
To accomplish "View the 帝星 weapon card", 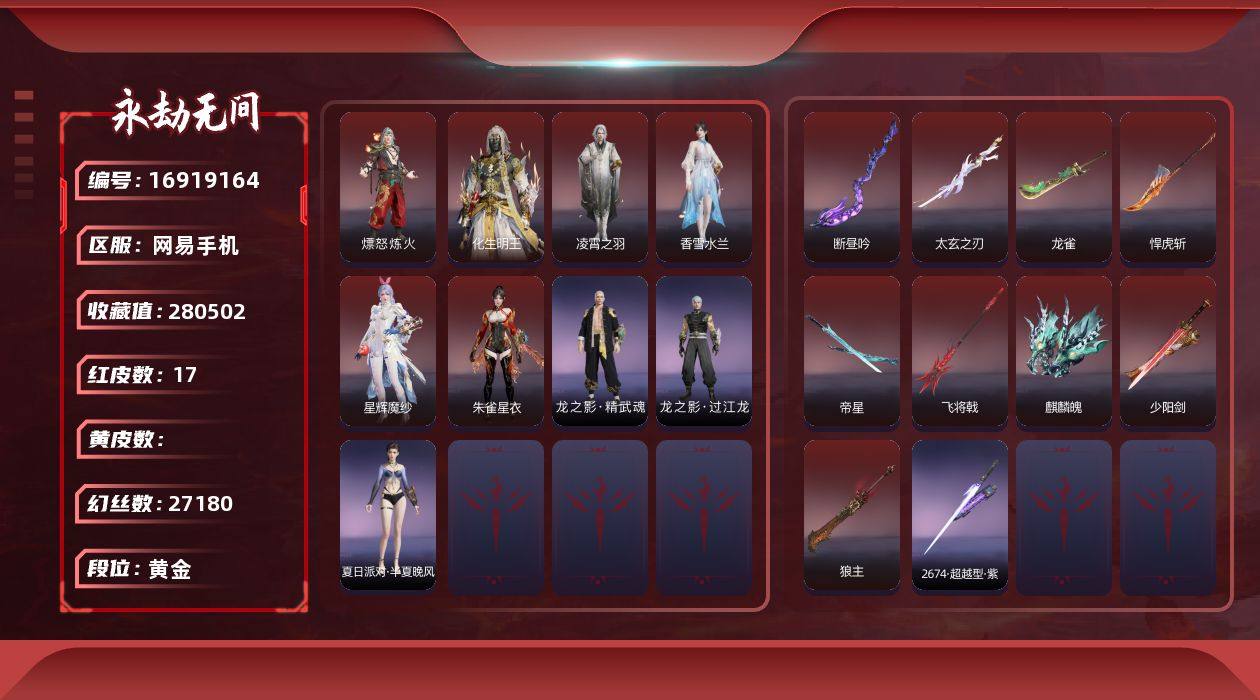I will pos(852,350).
